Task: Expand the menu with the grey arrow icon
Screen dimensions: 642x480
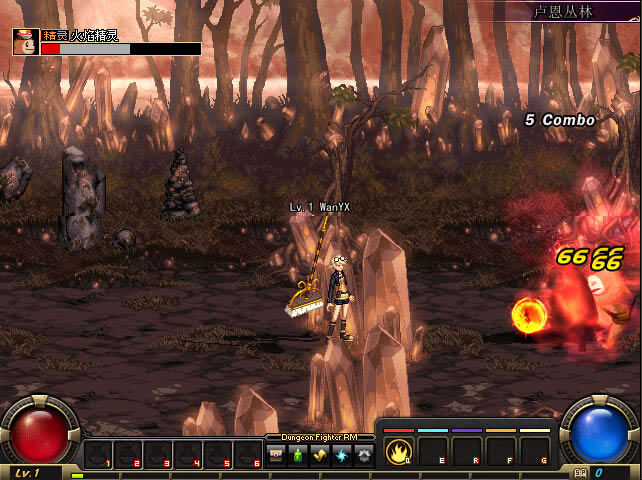Action: (x=363, y=455)
